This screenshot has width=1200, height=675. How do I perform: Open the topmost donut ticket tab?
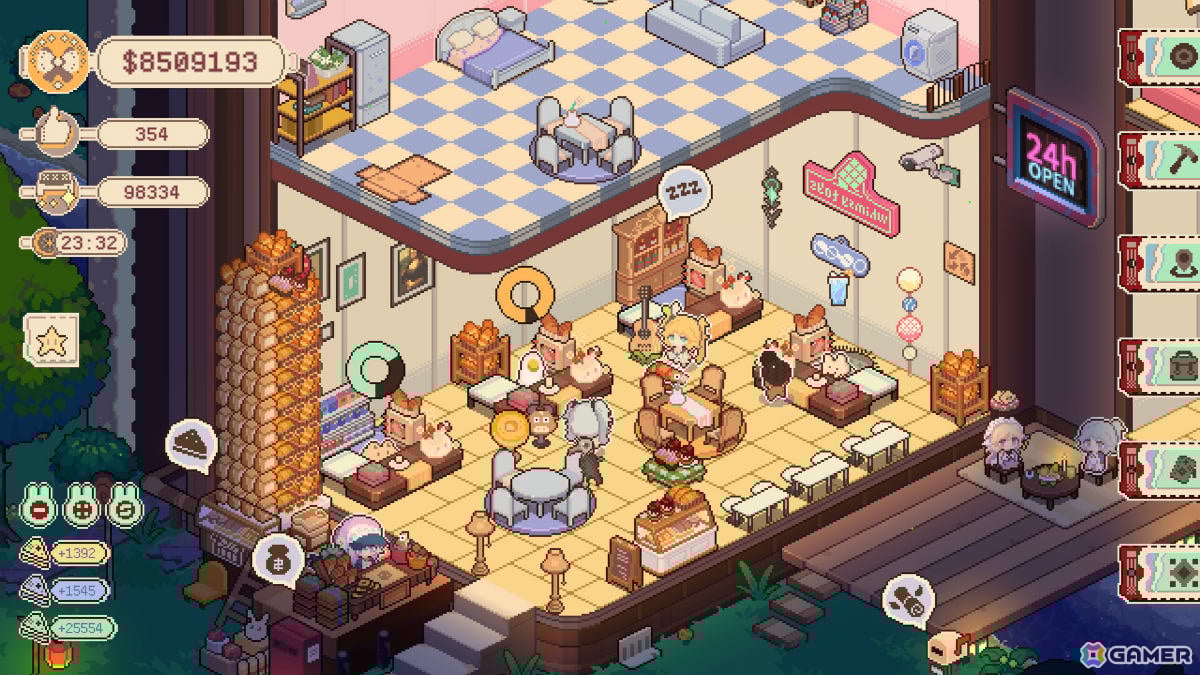[x=1162, y=55]
